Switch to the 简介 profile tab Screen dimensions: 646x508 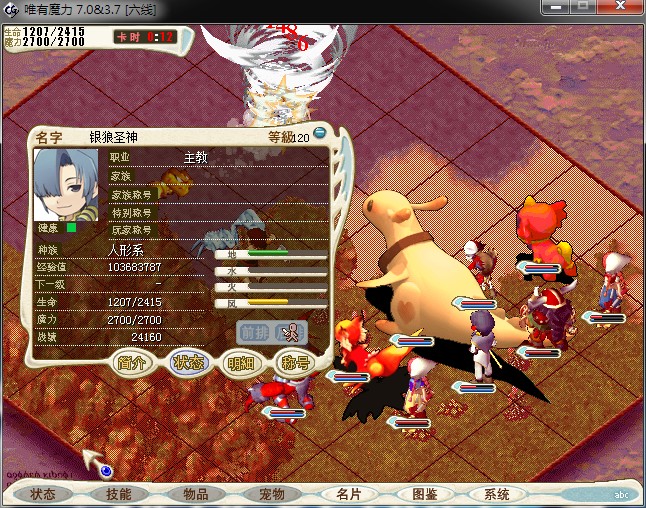(x=134, y=363)
